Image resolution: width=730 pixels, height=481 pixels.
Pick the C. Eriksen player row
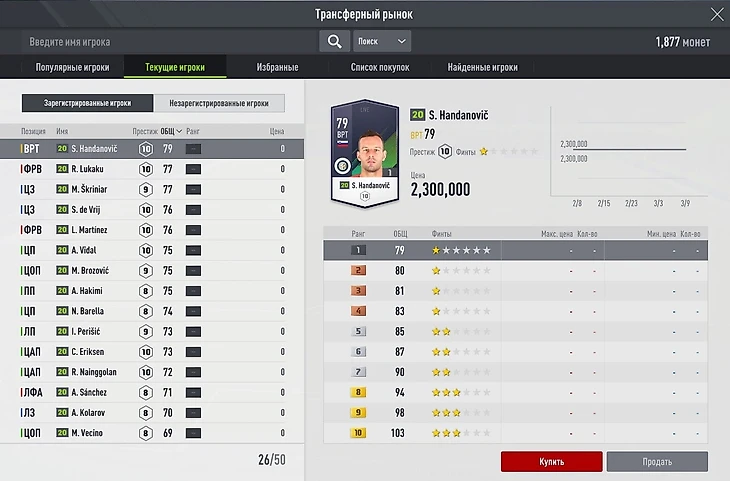[150, 352]
